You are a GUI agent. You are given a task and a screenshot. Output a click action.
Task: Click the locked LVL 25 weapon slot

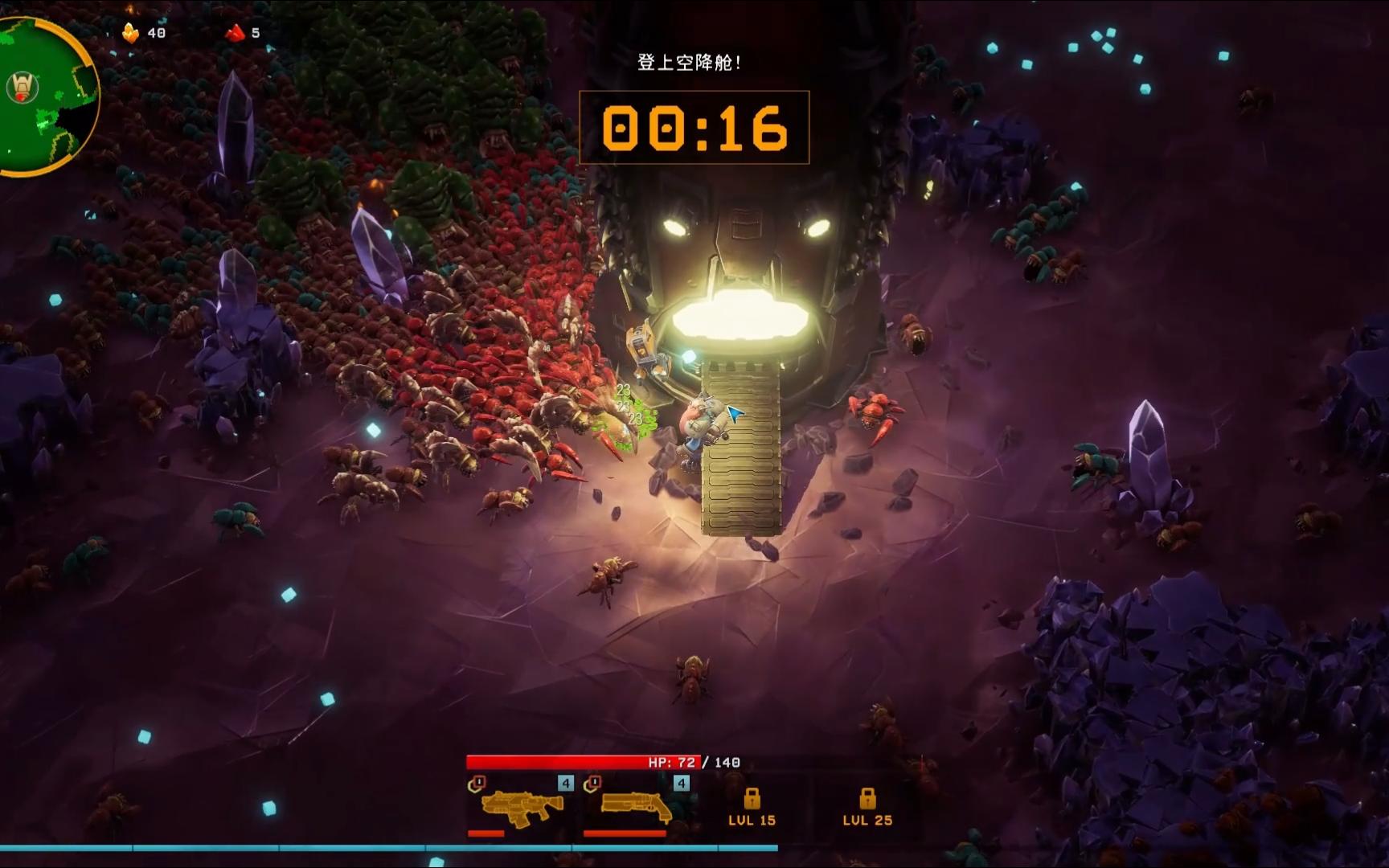coord(867,807)
